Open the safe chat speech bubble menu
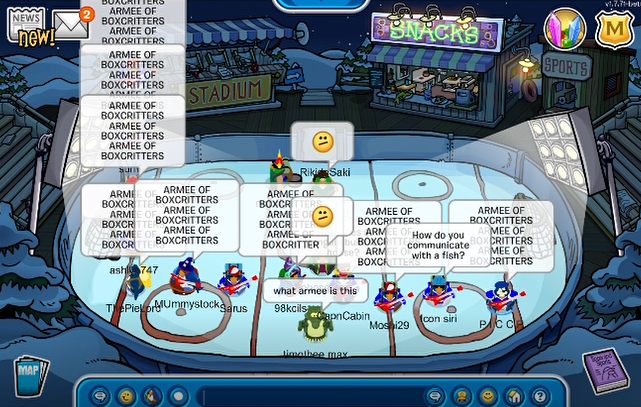 pos(100,396)
